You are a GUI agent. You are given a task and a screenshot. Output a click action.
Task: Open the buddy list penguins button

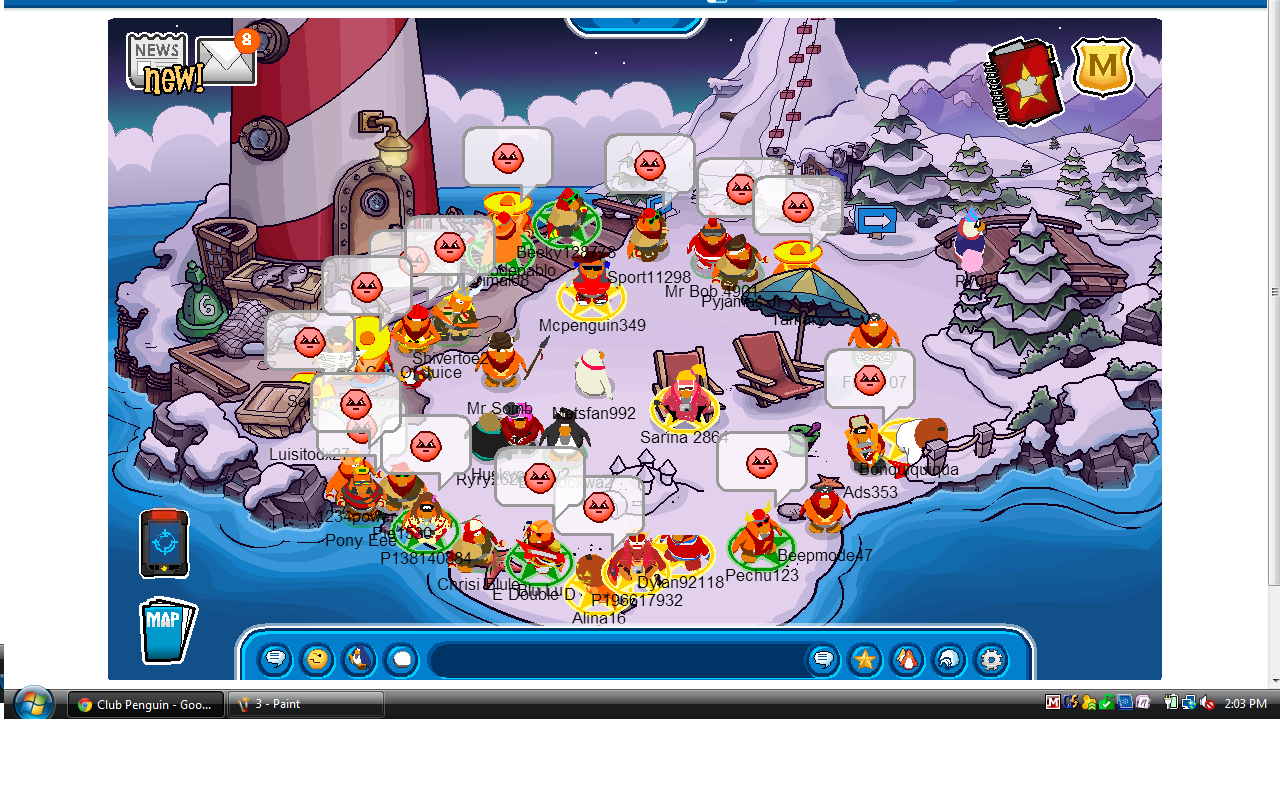point(907,660)
